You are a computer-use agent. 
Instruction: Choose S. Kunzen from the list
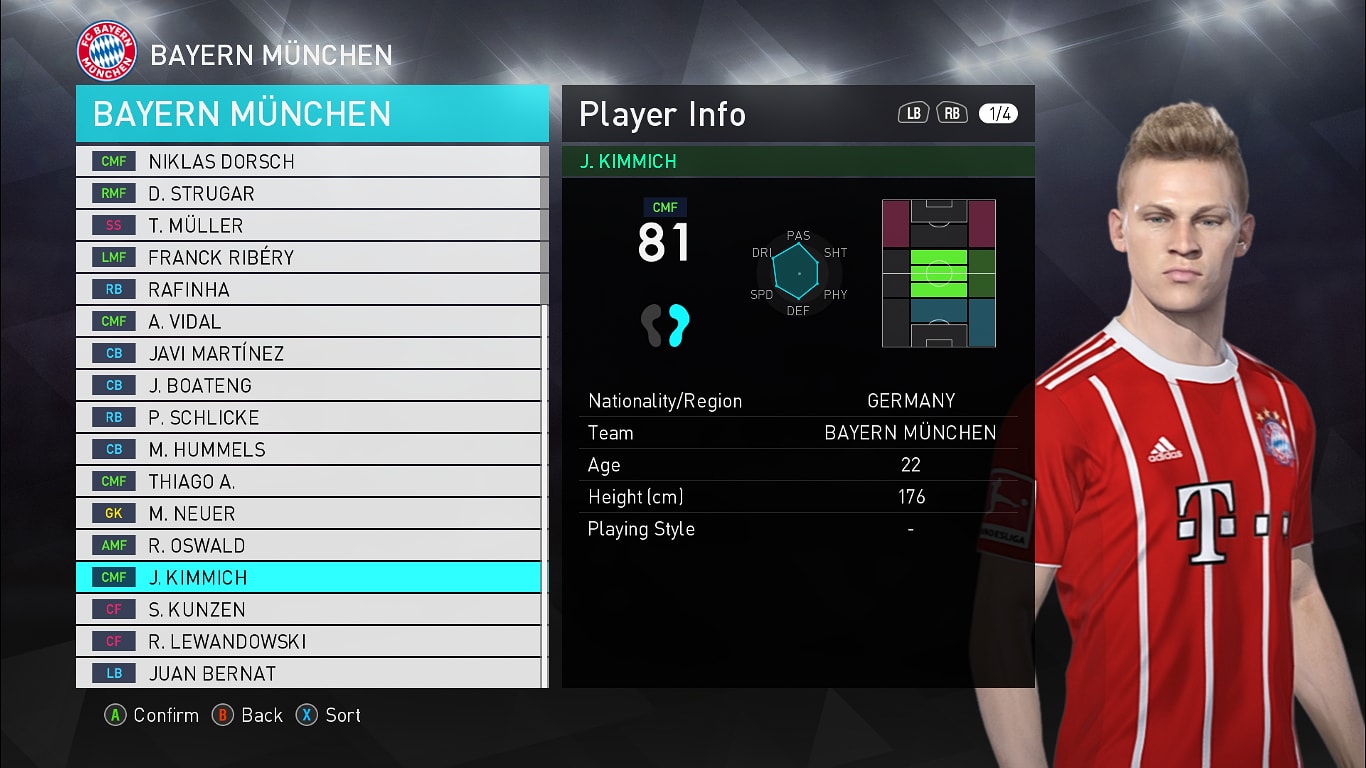pyautogui.click(x=310, y=609)
